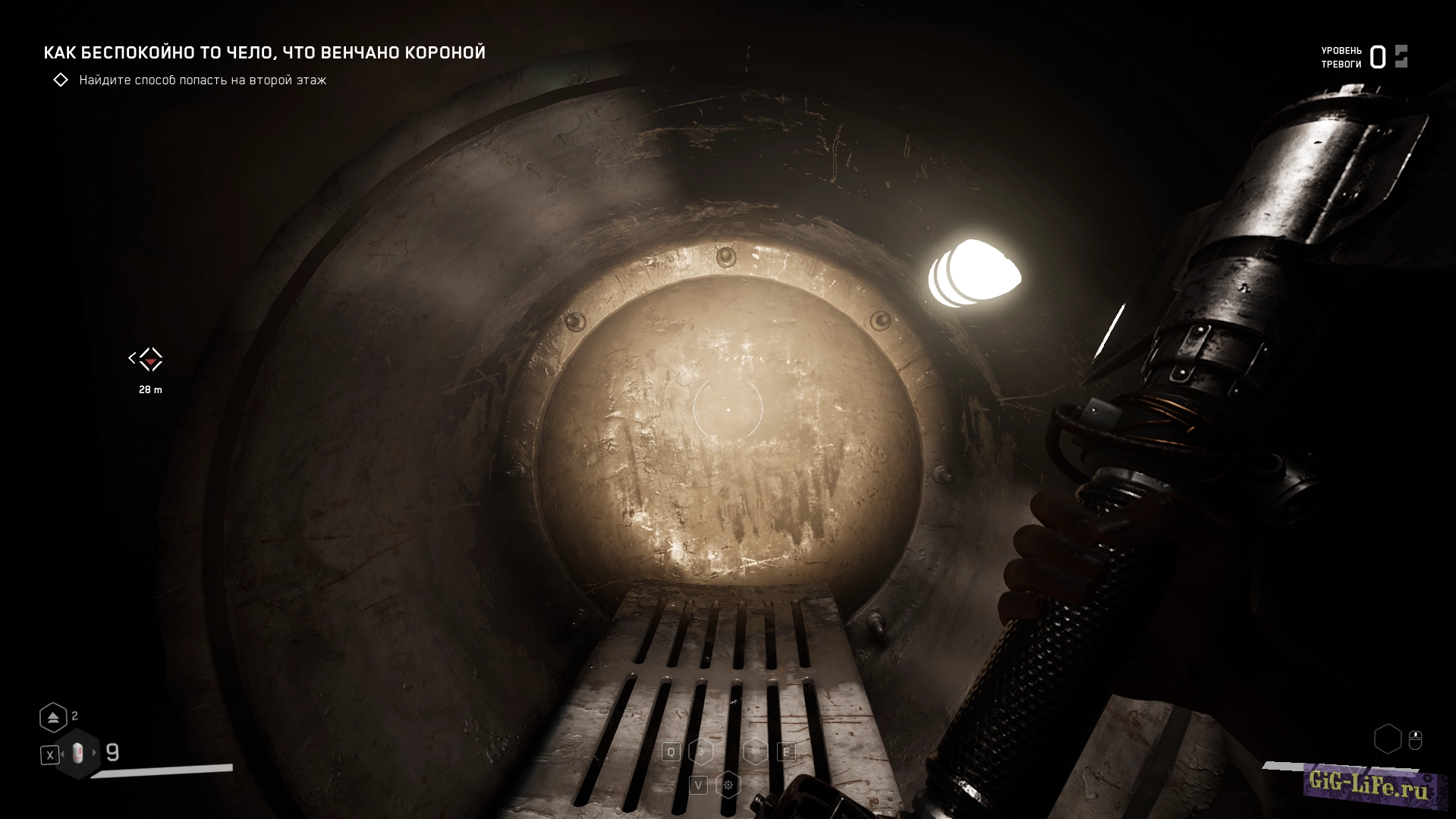Activate the gear-shaped ability hexagon icon
1456x819 pixels.
728,785
